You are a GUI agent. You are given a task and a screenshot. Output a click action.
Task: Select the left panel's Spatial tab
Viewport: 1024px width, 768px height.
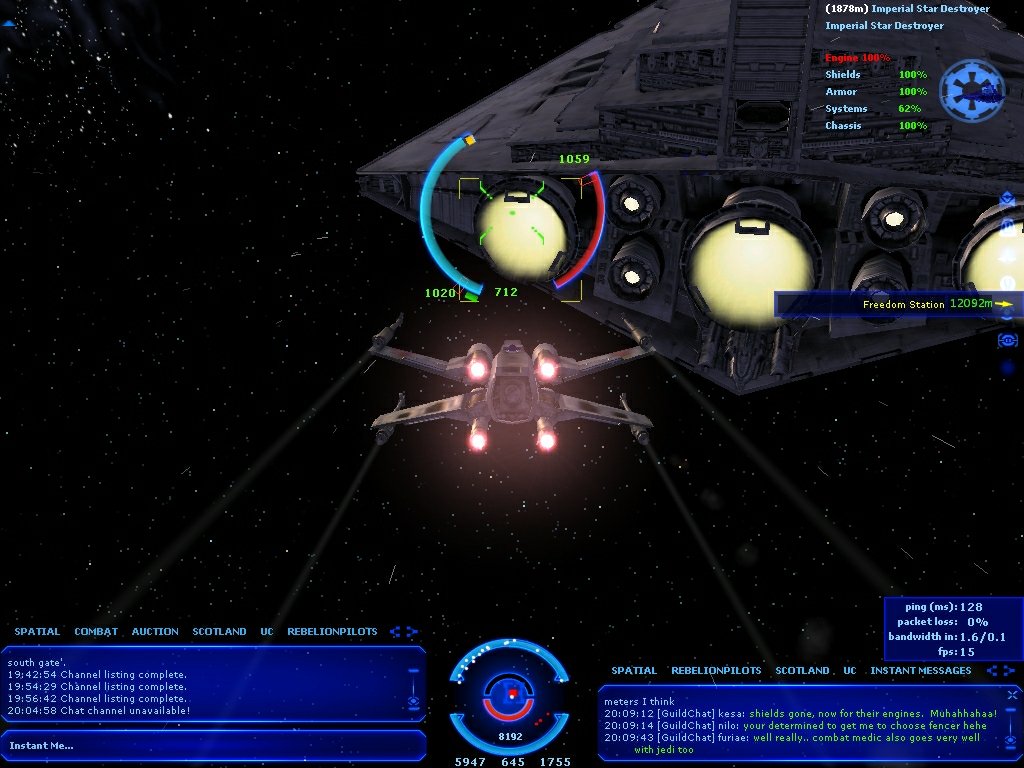click(37, 632)
